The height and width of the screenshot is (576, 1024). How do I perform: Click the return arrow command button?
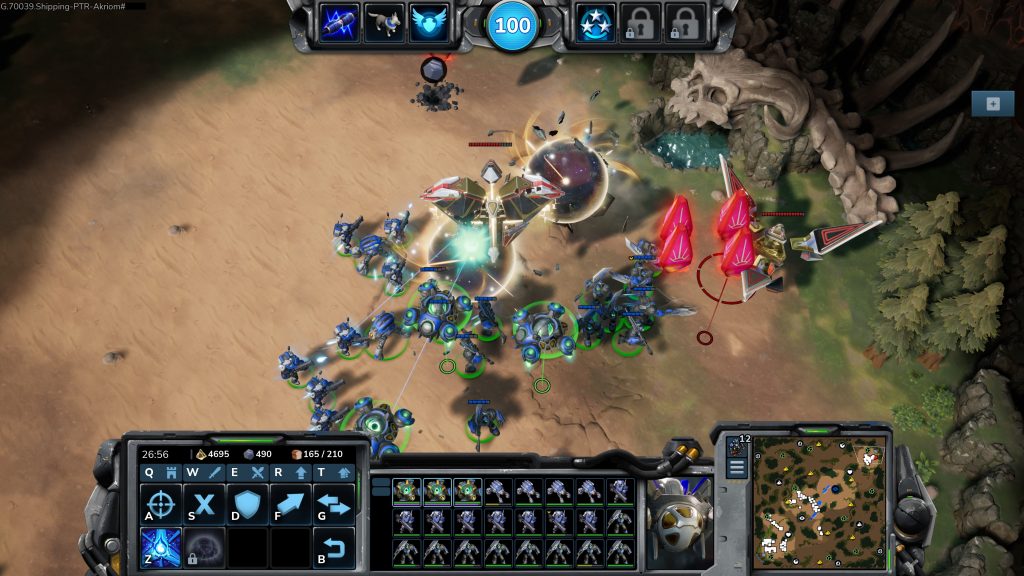(334, 548)
